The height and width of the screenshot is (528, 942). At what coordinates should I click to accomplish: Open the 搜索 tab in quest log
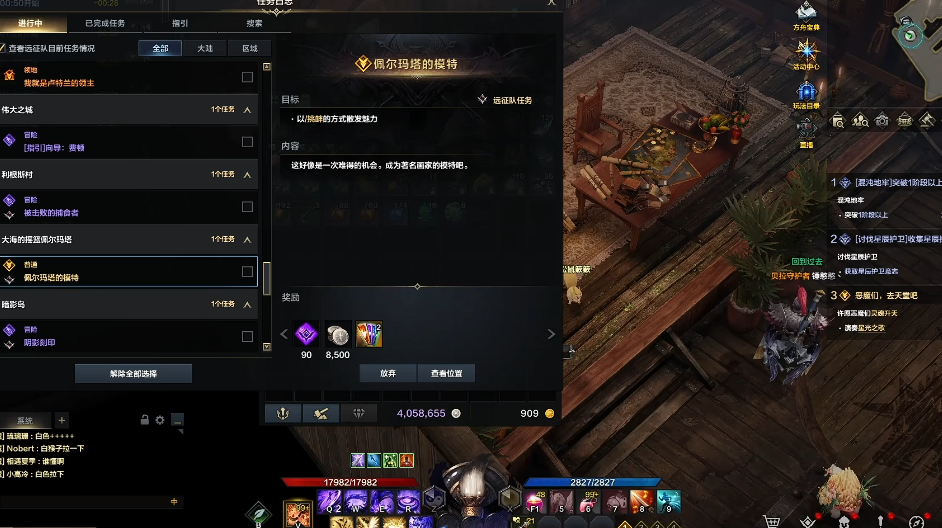pos(255,23)
